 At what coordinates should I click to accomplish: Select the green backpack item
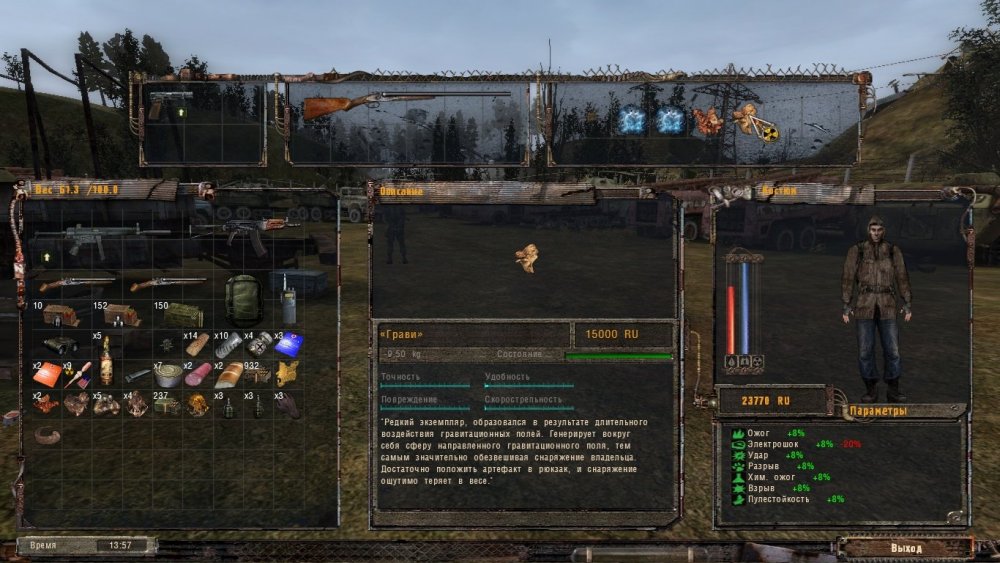coord(242,298)
